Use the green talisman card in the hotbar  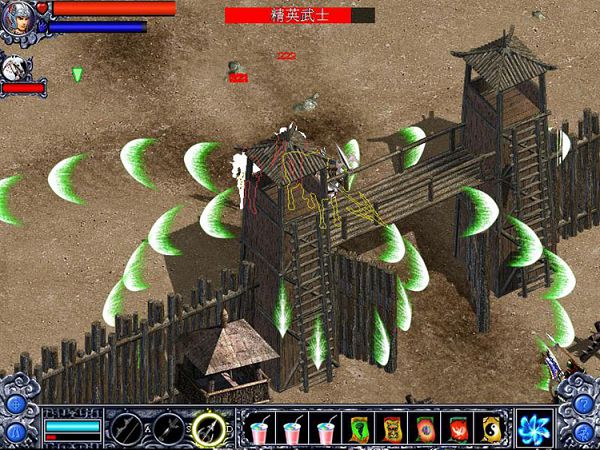coord(359,429)
